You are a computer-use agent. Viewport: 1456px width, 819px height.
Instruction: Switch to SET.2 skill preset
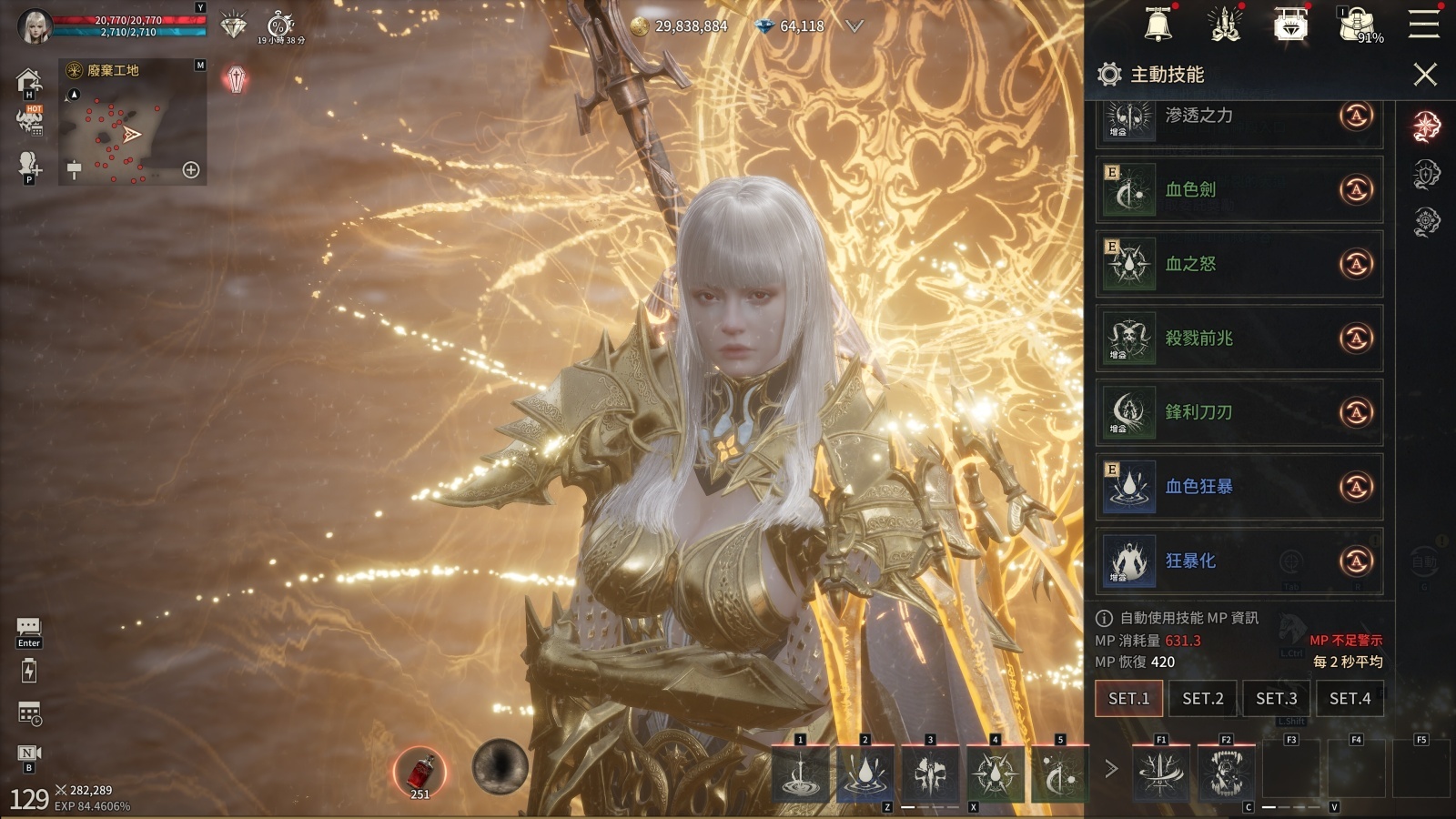(x=1202, y=699)
